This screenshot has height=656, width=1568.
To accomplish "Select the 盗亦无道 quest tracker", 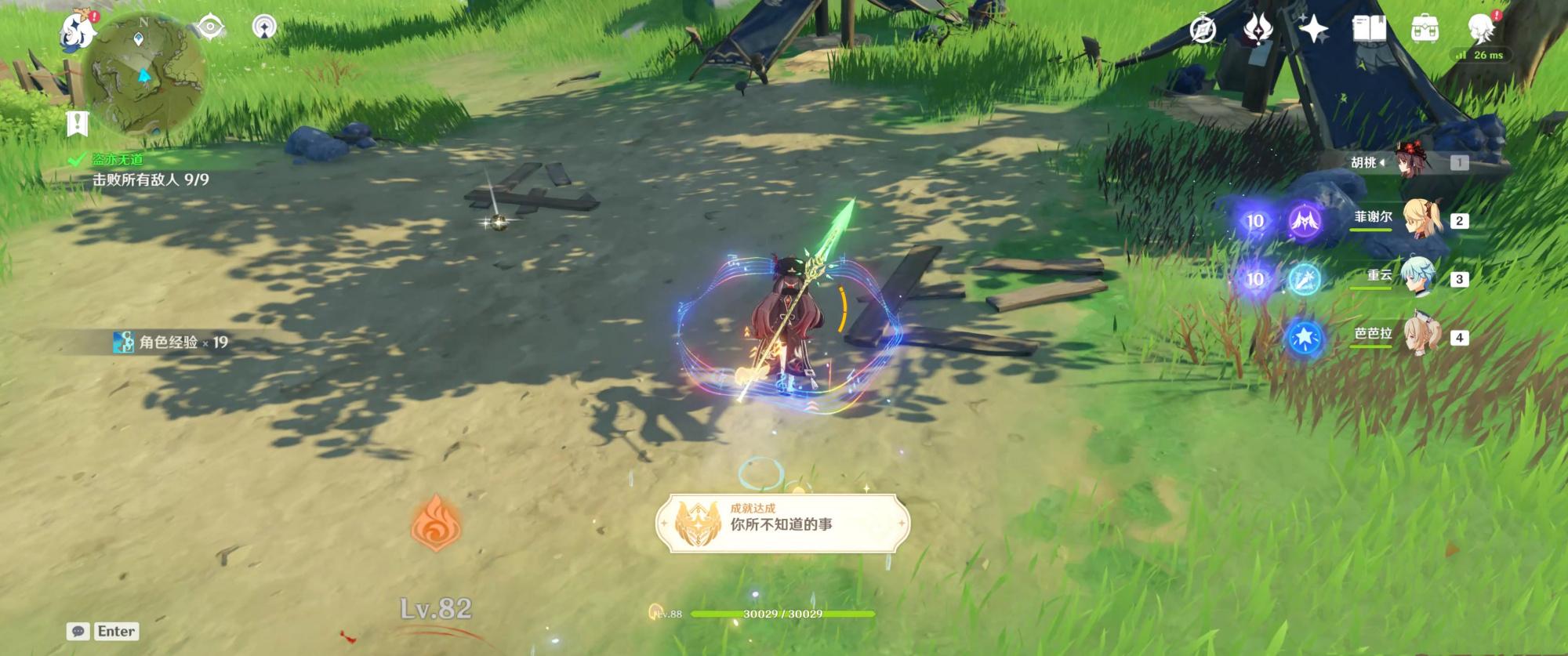I will pos(118,160).
